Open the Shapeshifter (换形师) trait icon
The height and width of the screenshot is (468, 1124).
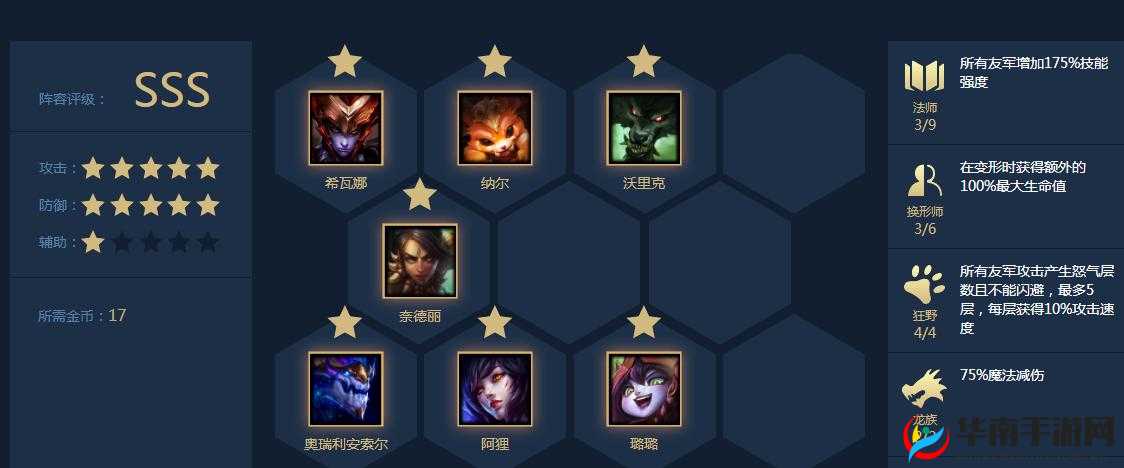pos(924,180)
